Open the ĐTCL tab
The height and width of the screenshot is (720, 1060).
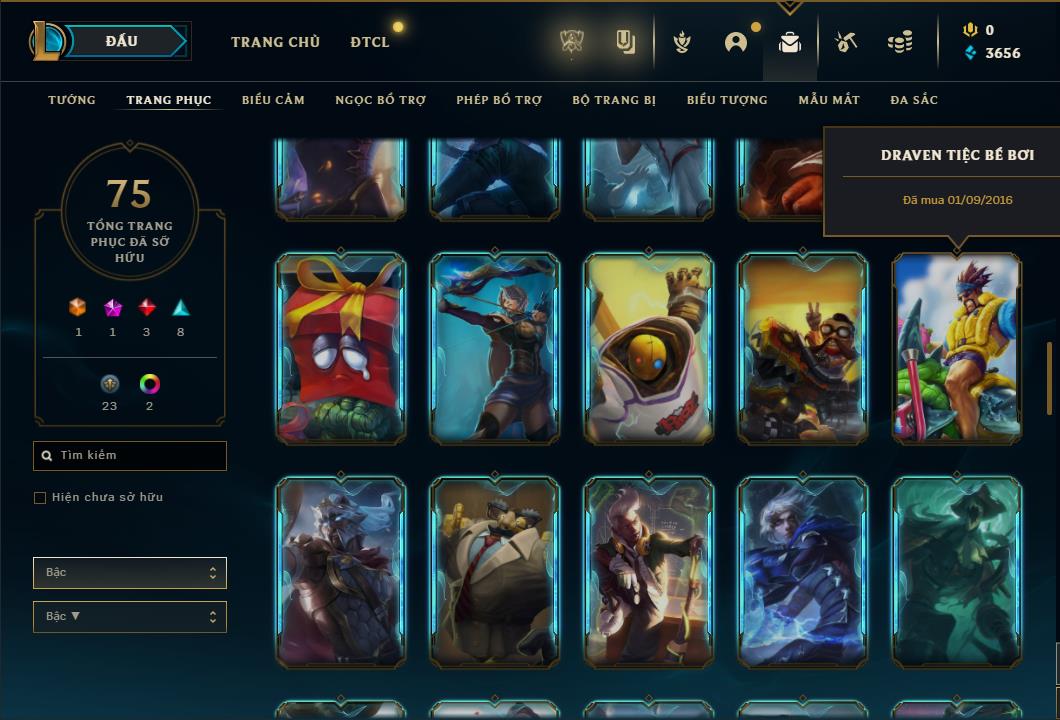[x=370, y=42]
